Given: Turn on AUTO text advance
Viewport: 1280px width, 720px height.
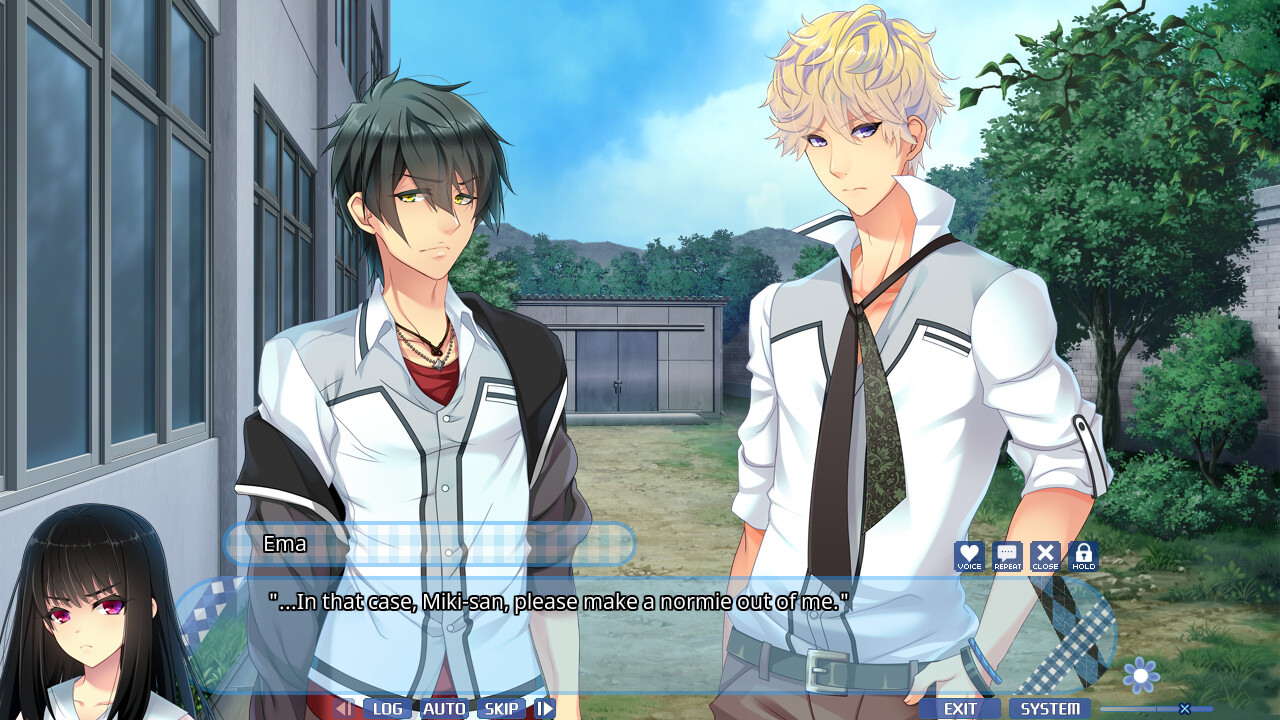Looking at the screenshot, I should [444, 709].
